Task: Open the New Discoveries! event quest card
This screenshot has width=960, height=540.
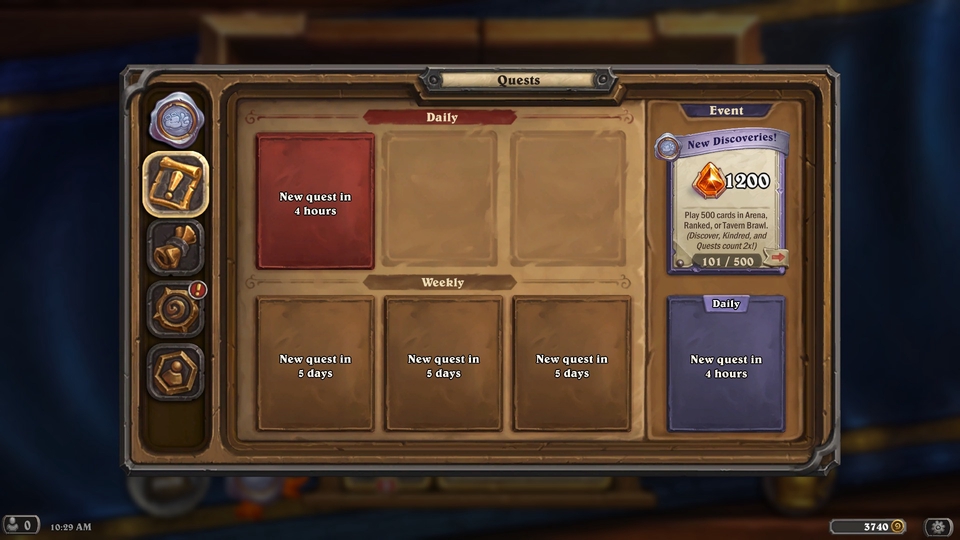Action: click(x=727, y=202)
